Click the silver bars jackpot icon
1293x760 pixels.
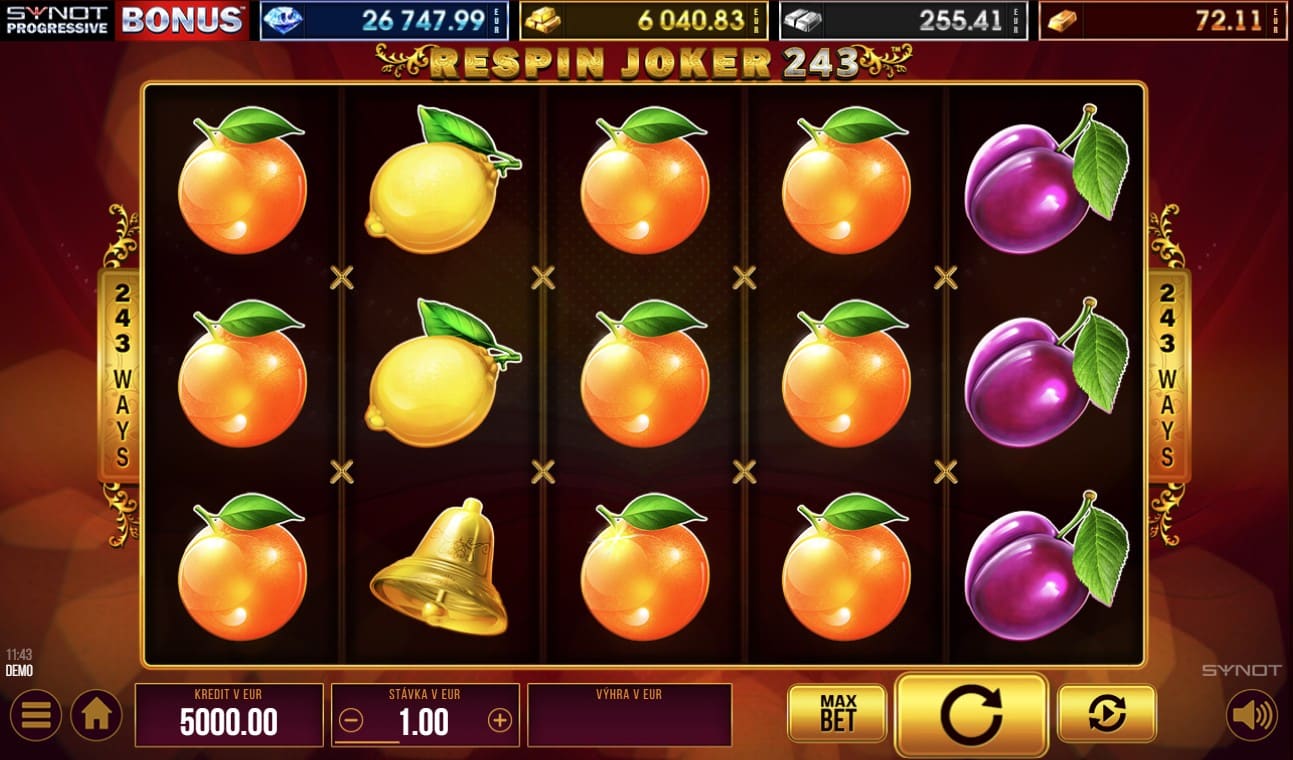(x=802, y=18)
